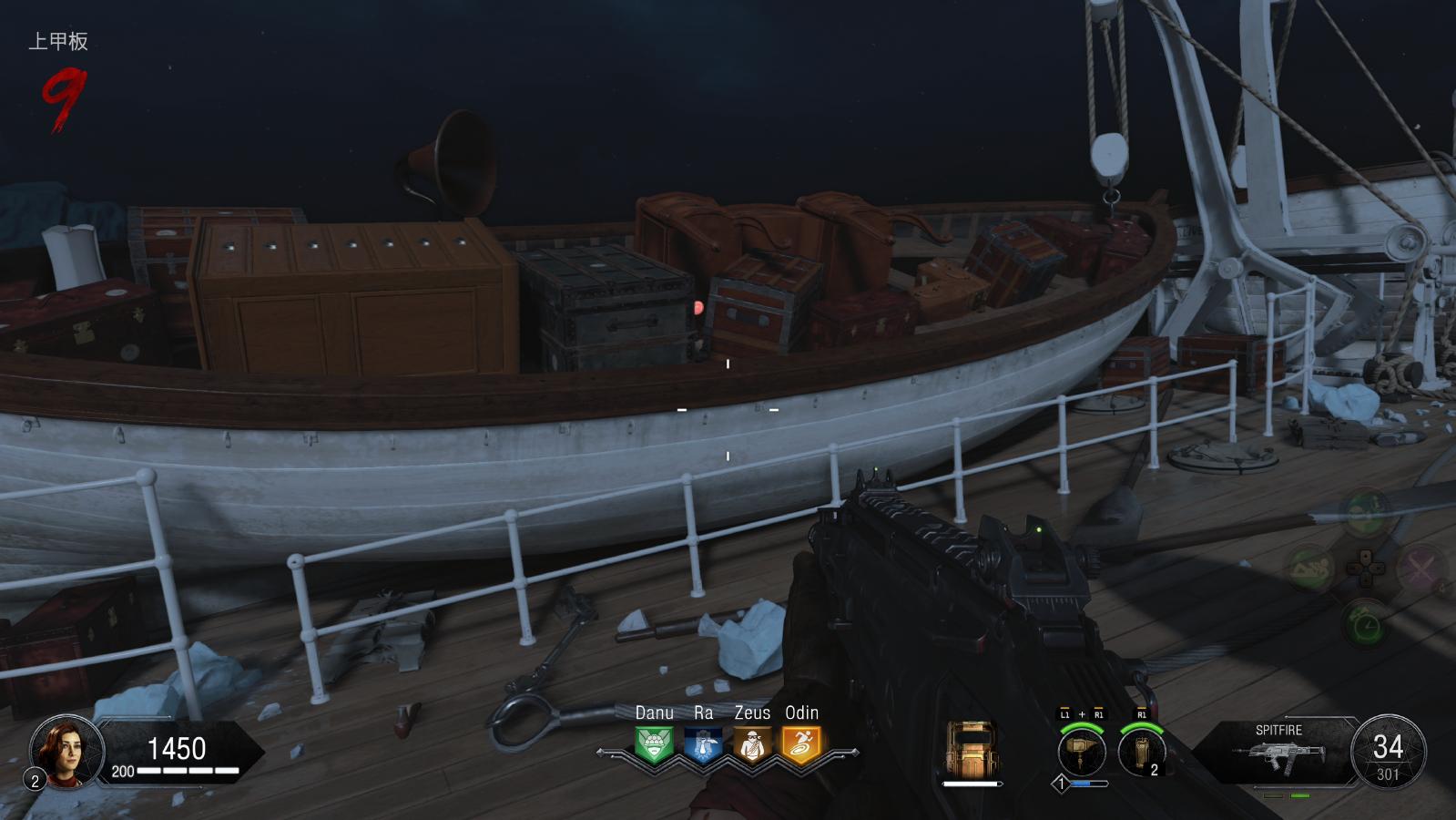Click the Zeus perk icon
This screenshot has width=1456, height=820.
point(752,744)
